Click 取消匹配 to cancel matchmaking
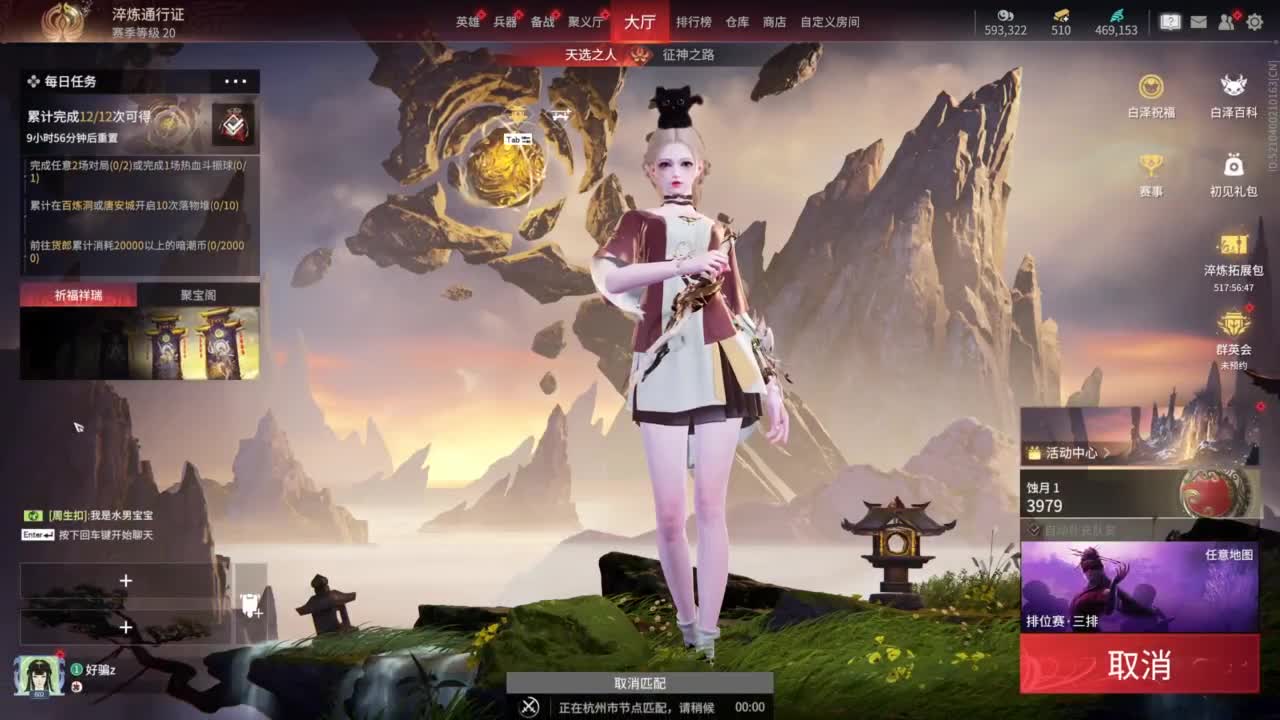 point(640,683)
